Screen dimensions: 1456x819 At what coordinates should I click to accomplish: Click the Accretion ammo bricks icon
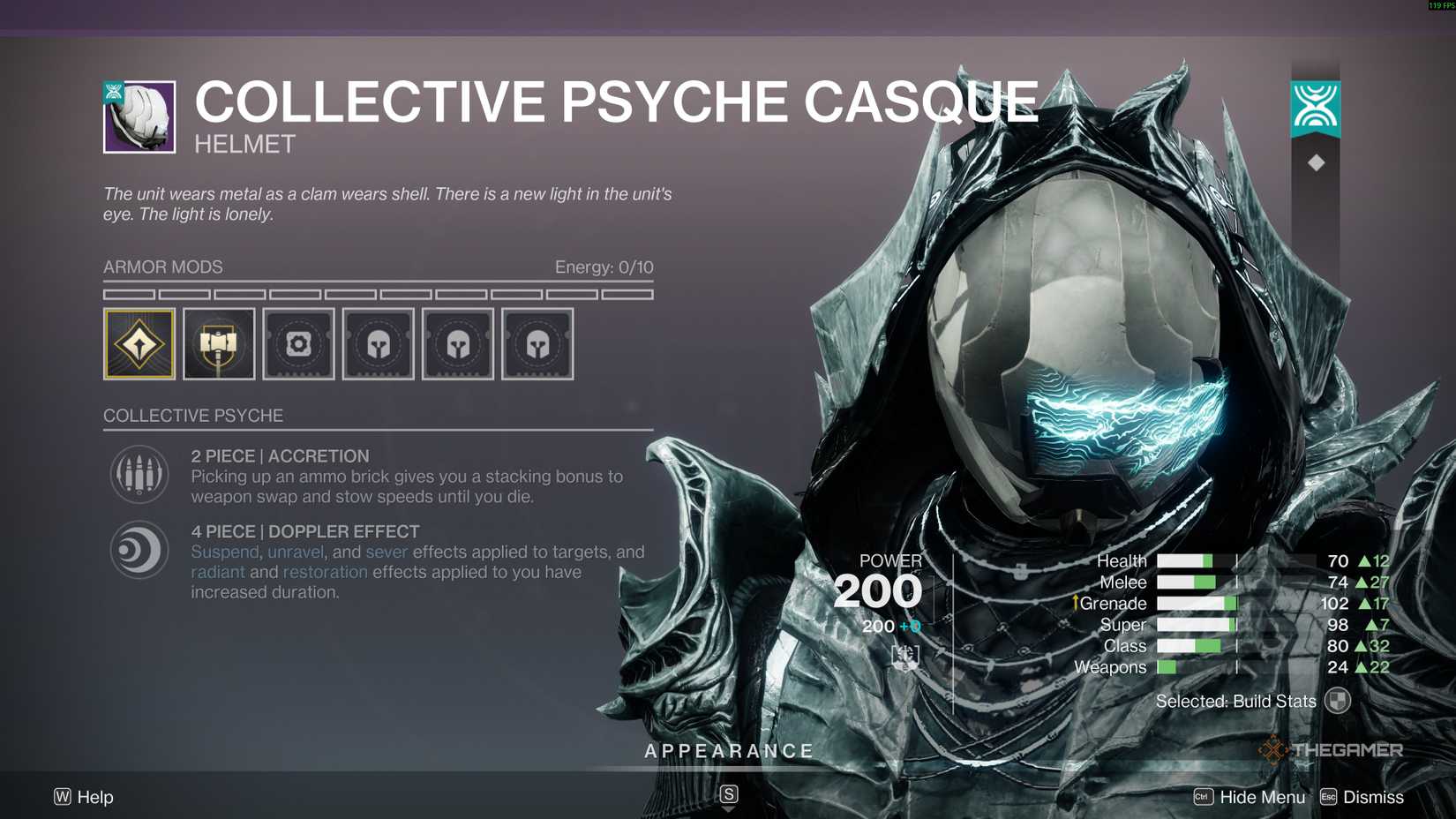(139, 474)
